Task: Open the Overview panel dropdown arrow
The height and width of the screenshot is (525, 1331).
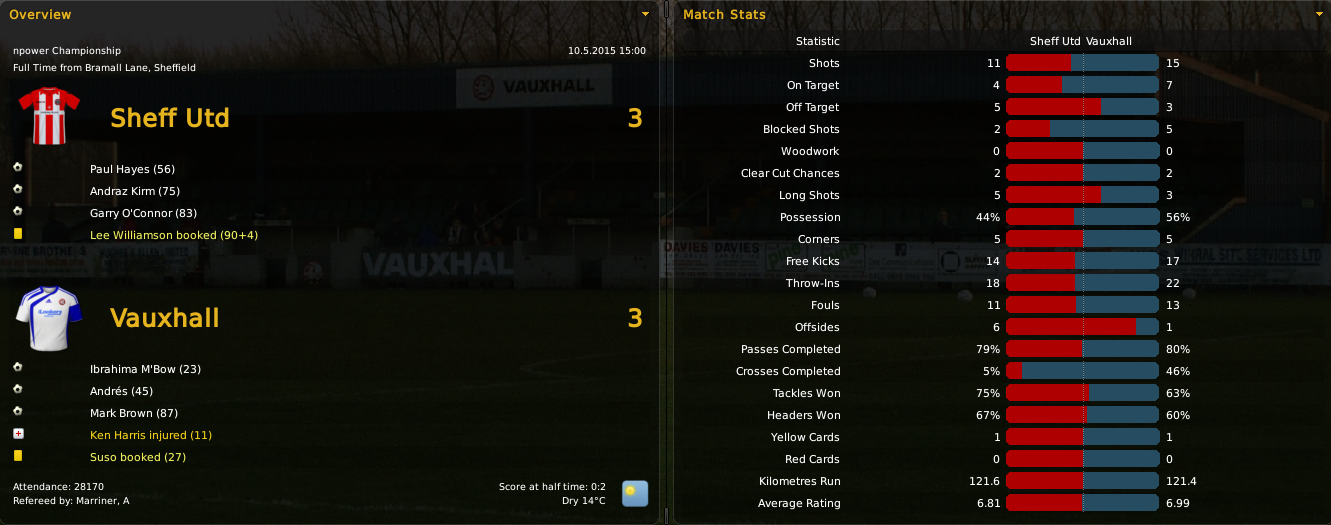Action: [645, 14]
